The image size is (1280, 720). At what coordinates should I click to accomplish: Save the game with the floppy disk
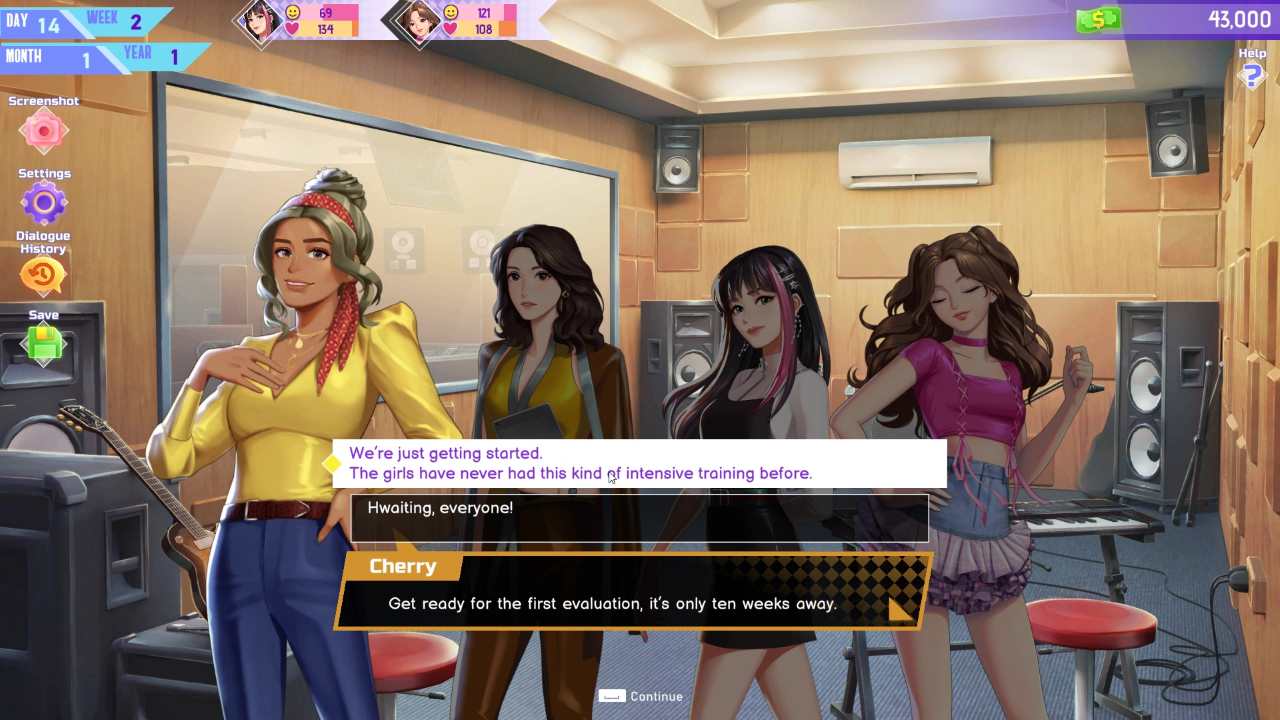coord(43,345)
